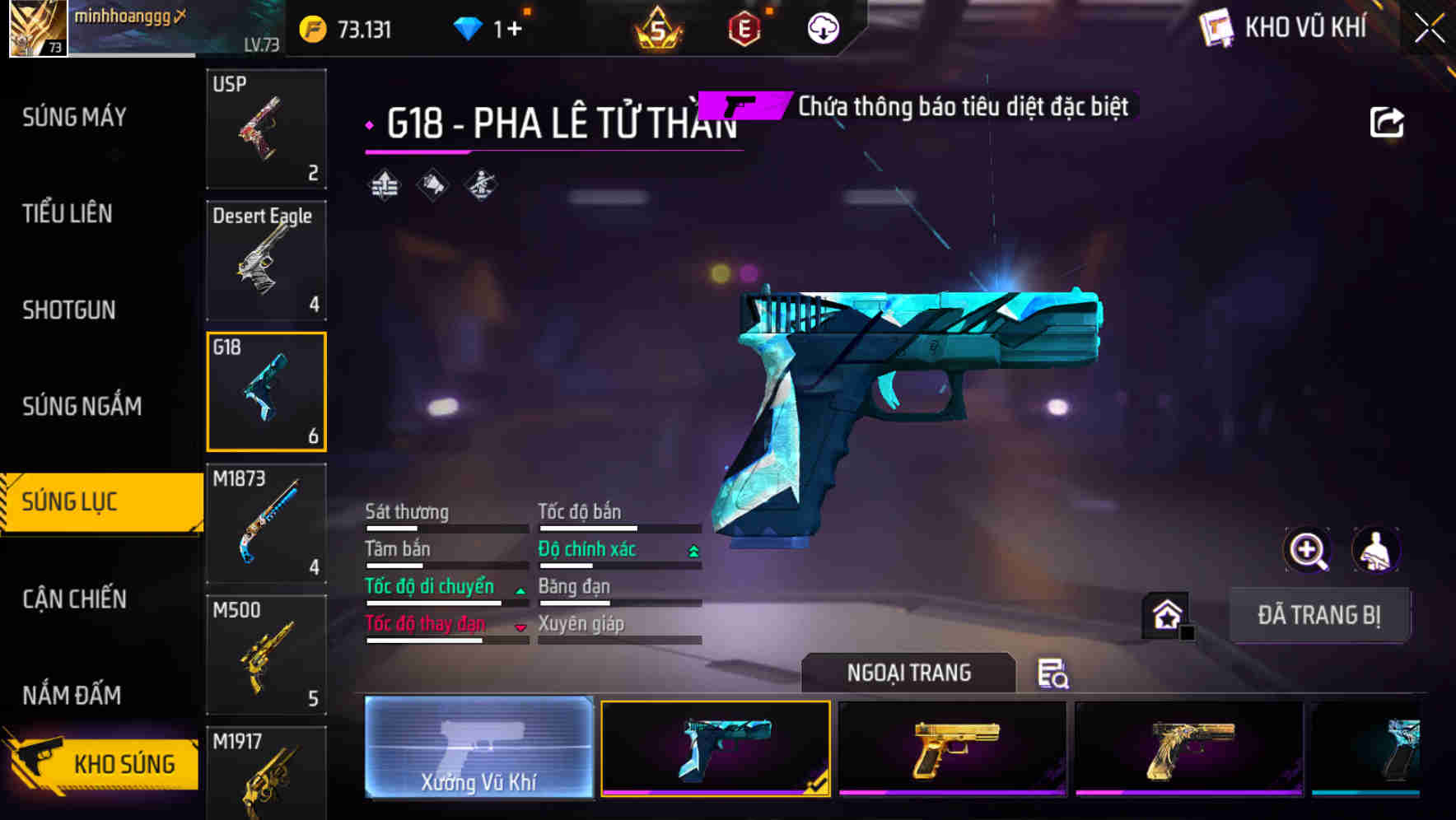Open the Súng Máy weapon category

pos(74,117)
